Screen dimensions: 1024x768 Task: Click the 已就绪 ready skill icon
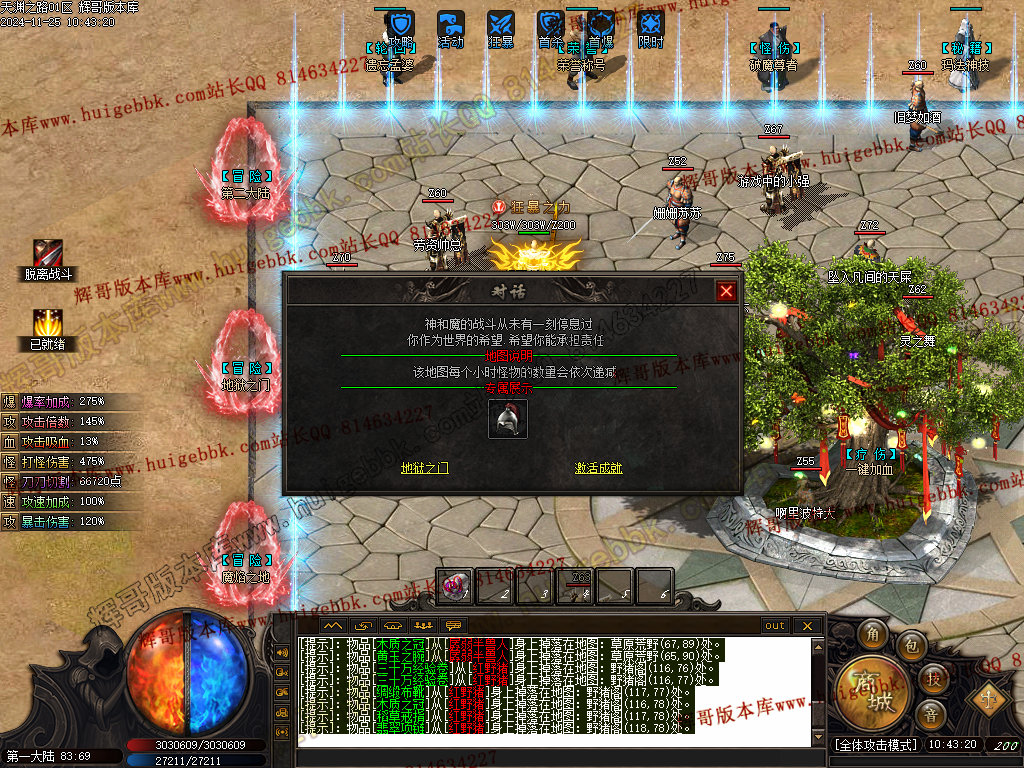[x=48, y=325]
